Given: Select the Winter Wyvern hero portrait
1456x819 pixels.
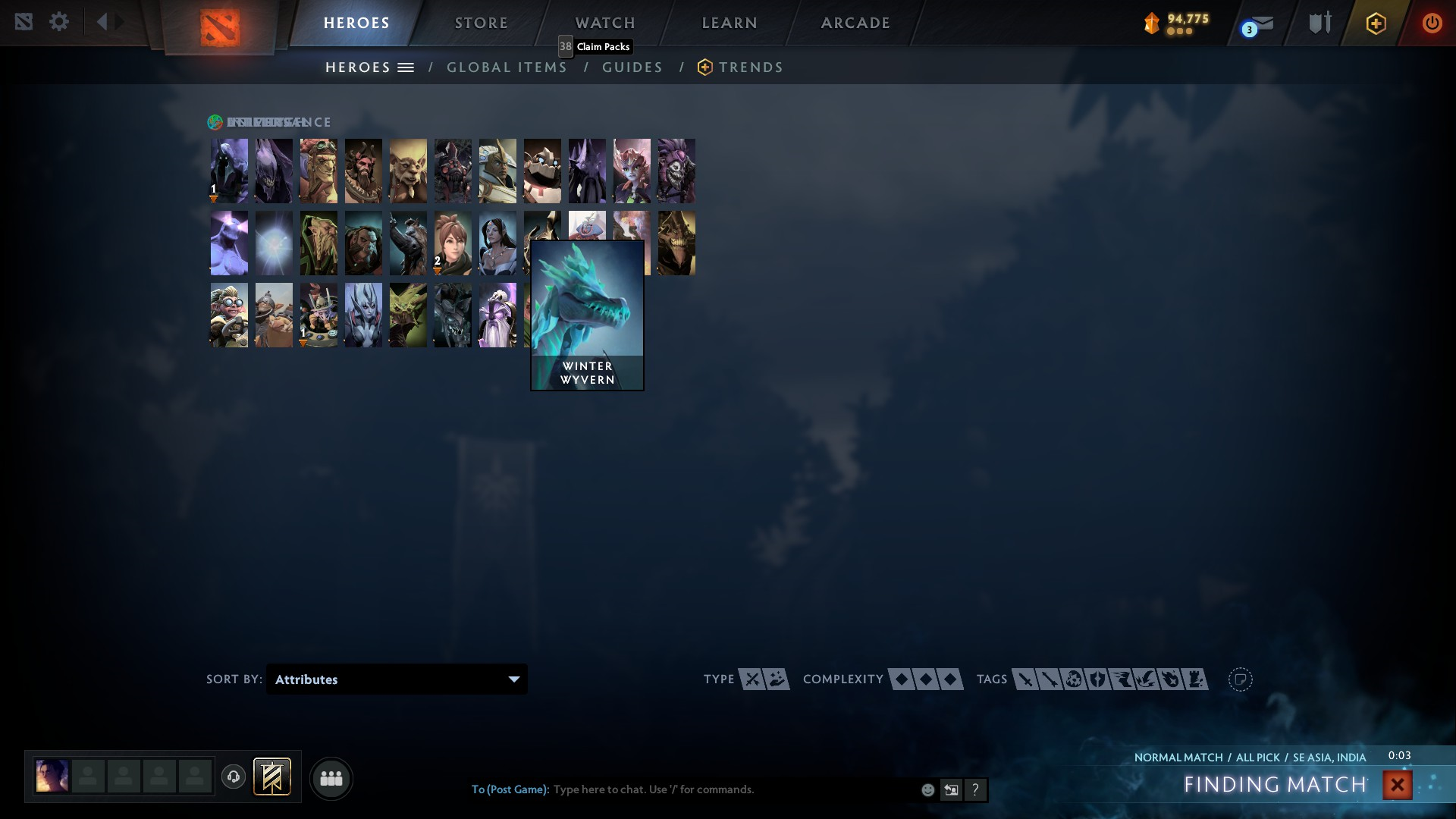Looking at the screenshot, I should click(x=587, y=314).
